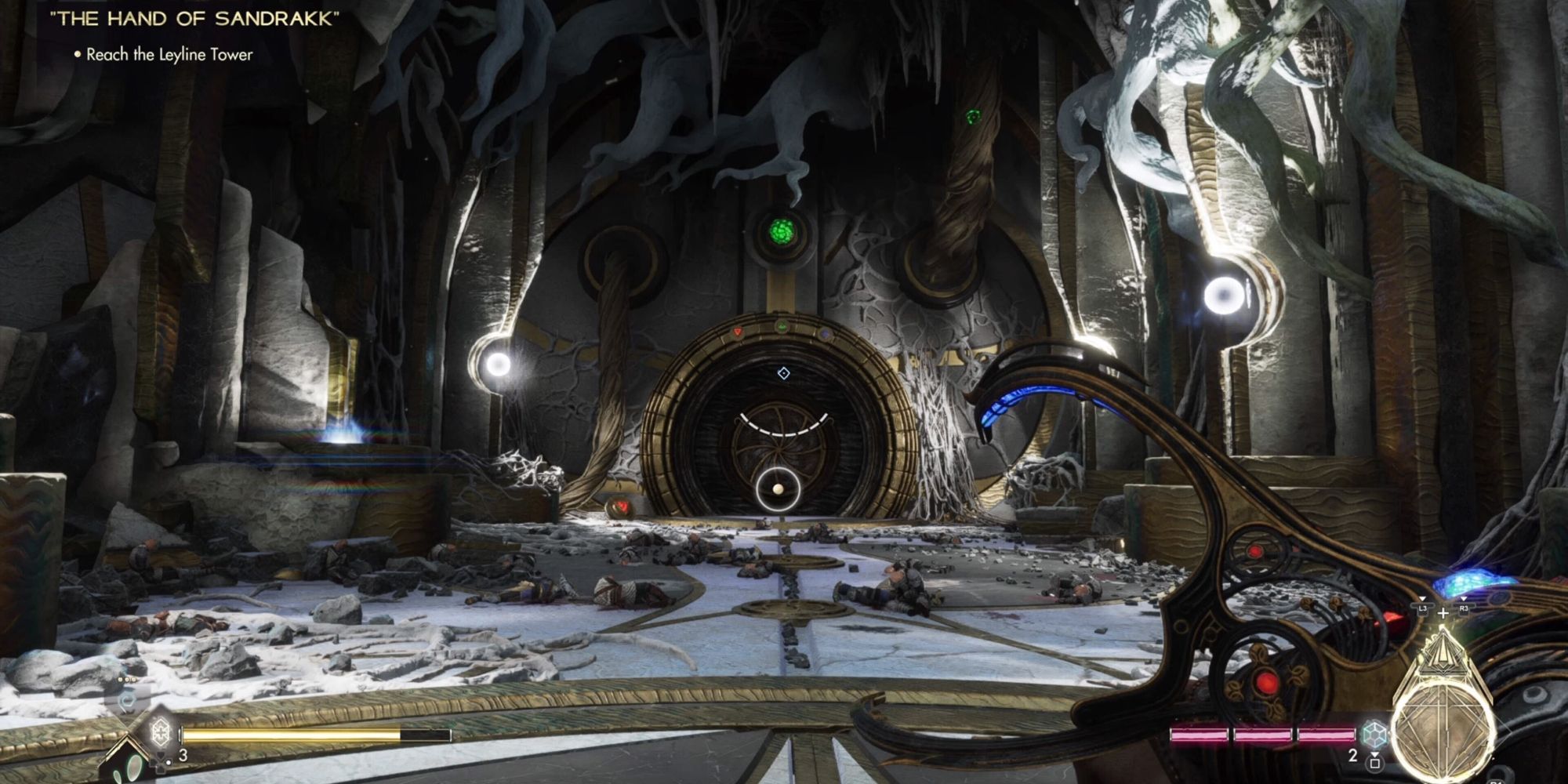Use the health crystal icon beside the yellow bar
Screen dimensions: 1568x784
point(160,733)
